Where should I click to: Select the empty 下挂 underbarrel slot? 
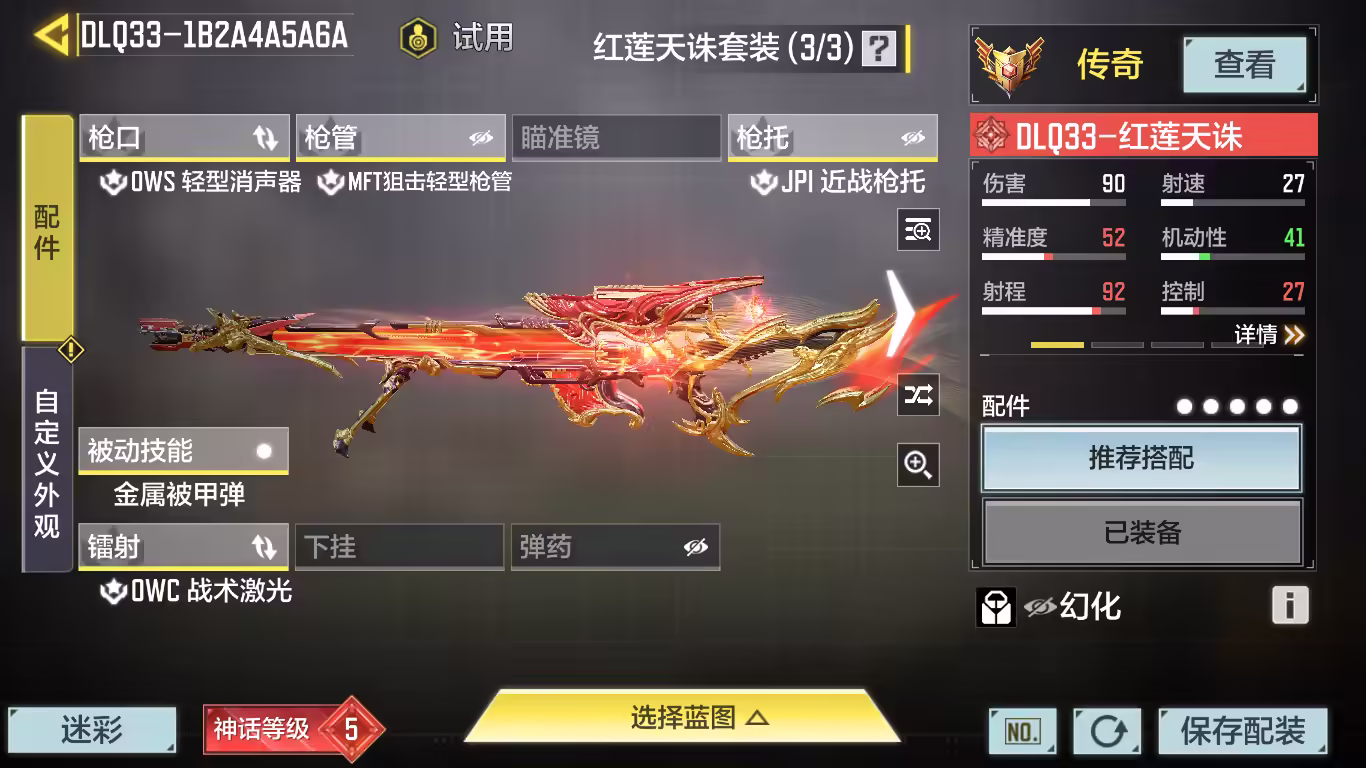[399, 547]
